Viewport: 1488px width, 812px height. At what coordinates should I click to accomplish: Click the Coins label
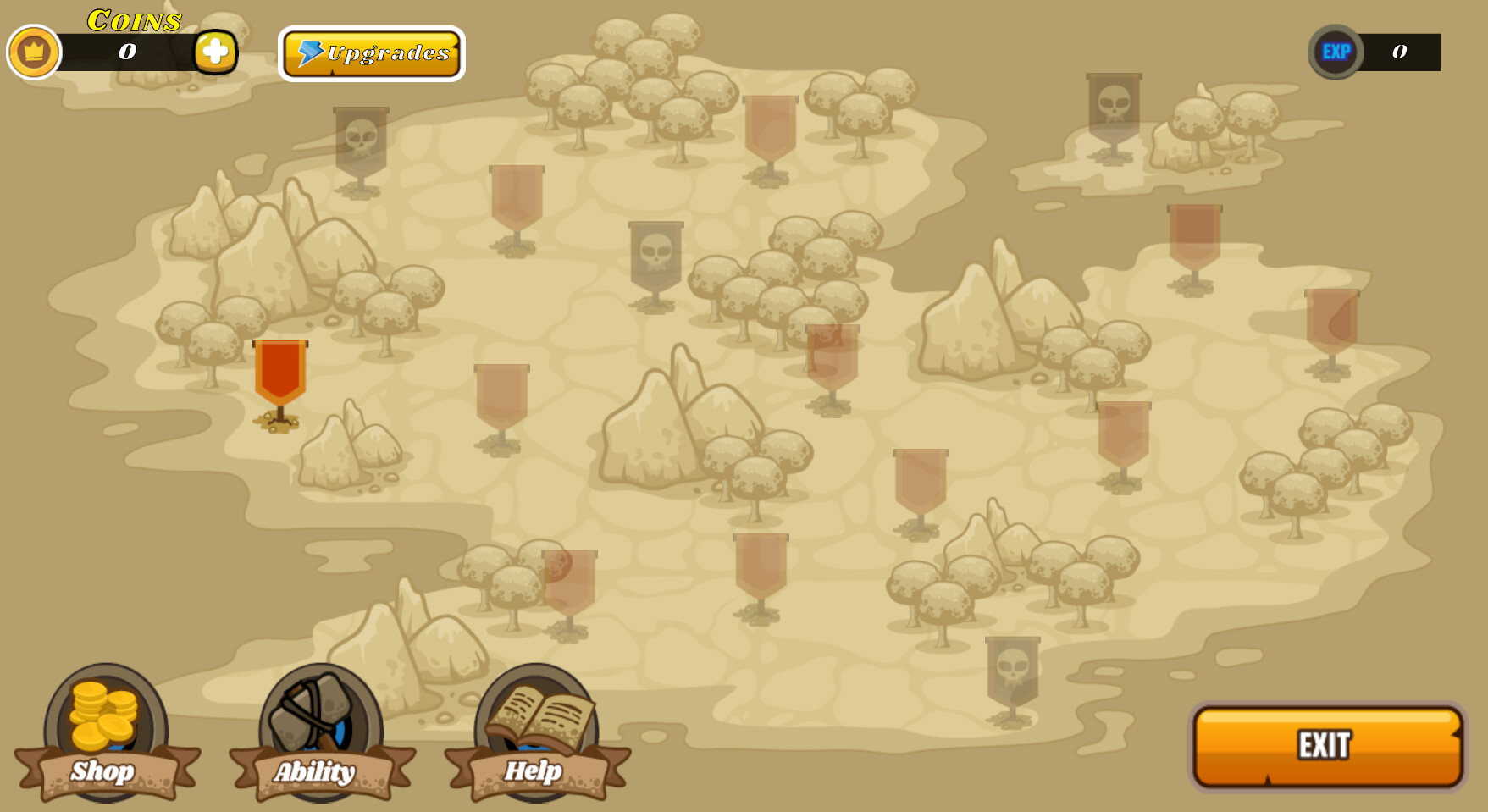click(x=132, y=20)
